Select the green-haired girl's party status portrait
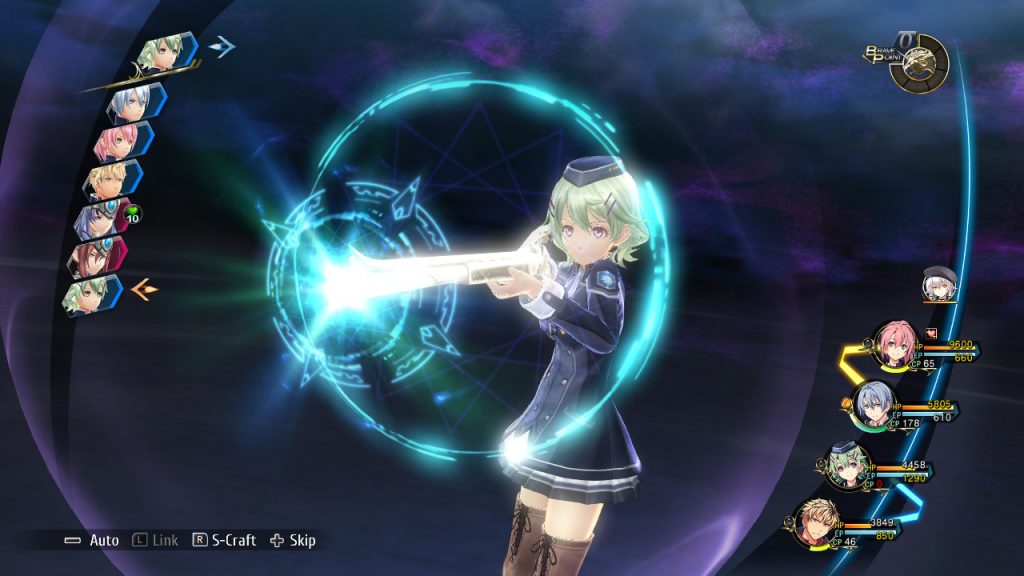Image resolution: width=1024 pixels, height=576 pixels. pos(850,466)
